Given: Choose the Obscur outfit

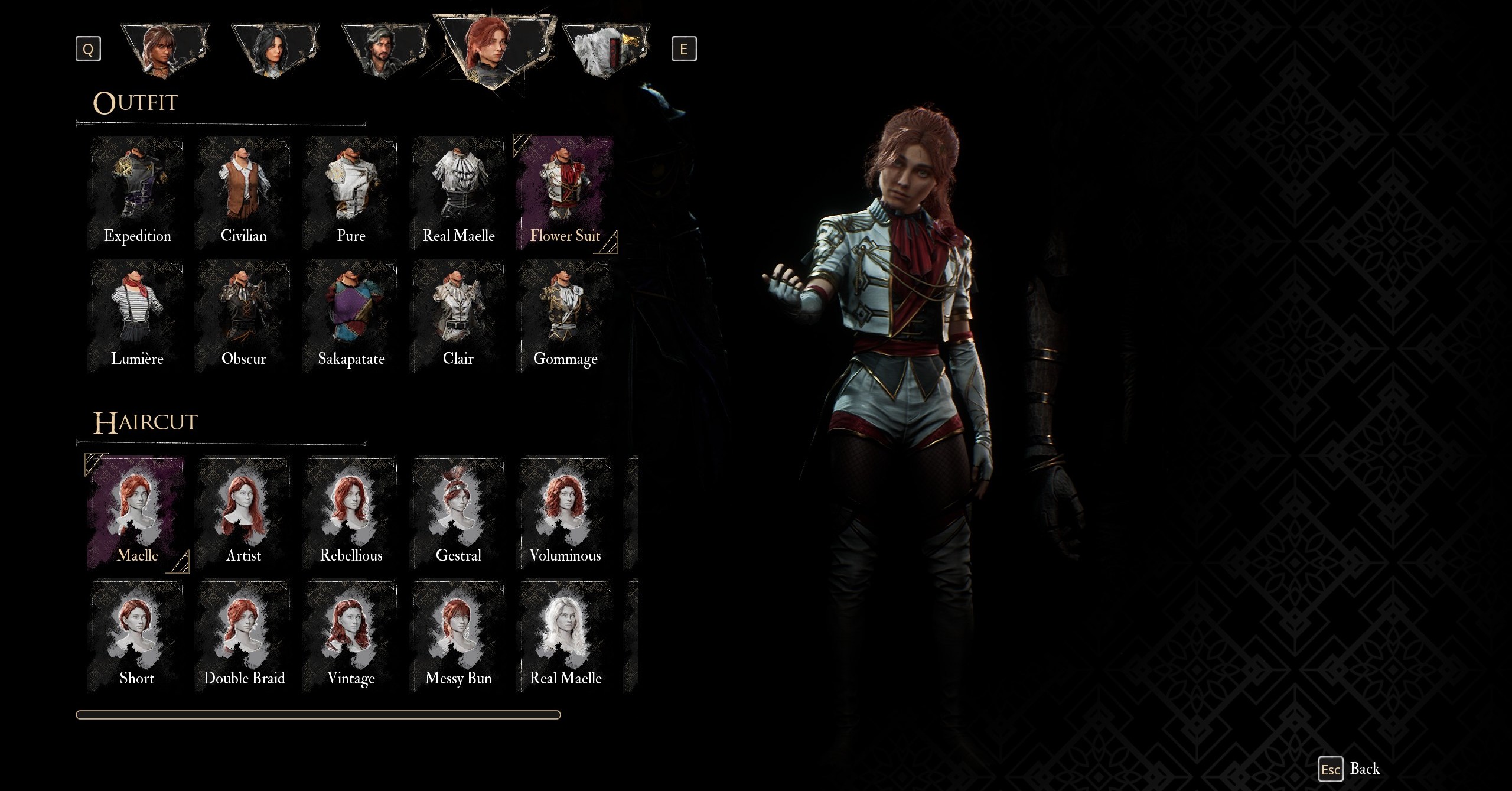Looking at the screenshot, I should 244,316.
